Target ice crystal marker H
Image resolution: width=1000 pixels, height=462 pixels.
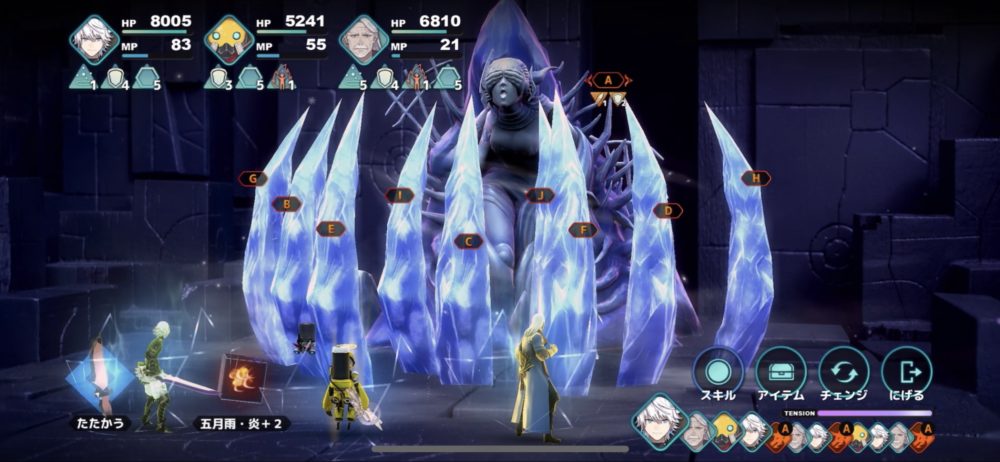(x=756, y=178)
